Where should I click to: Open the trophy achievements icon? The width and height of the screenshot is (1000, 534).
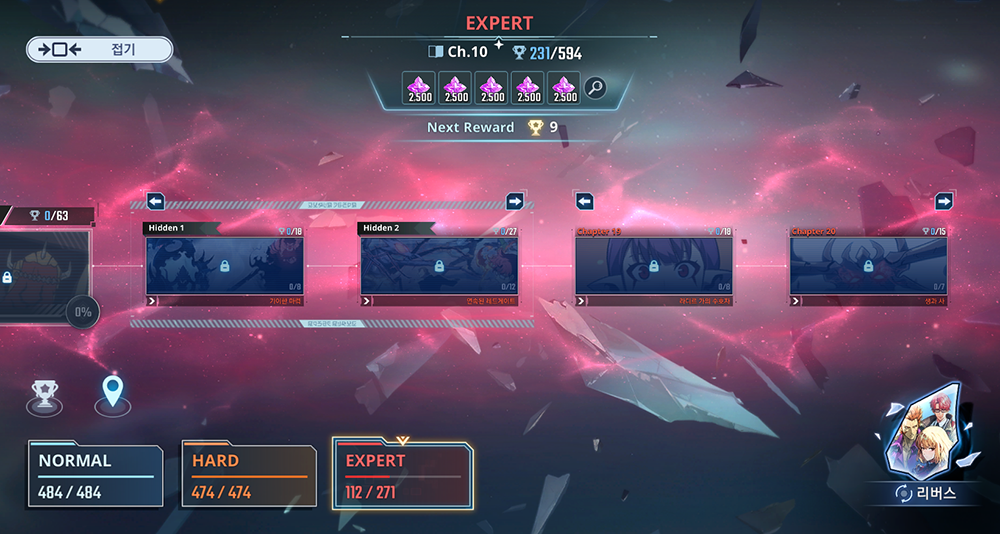click(x=43, y=396)
